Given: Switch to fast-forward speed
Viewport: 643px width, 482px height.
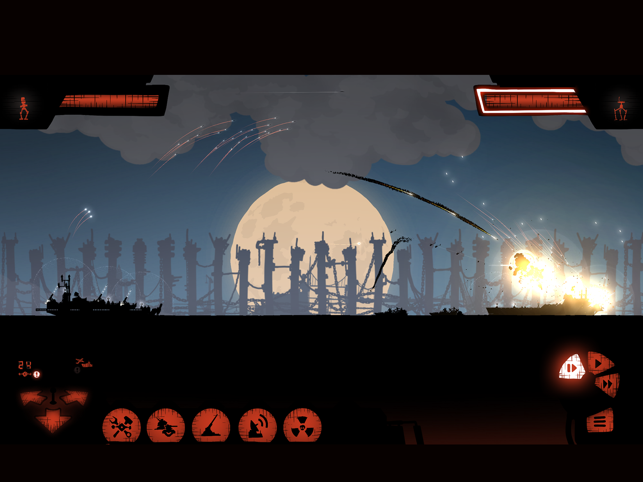Looking at the screenshot, I should click(606, 384).
